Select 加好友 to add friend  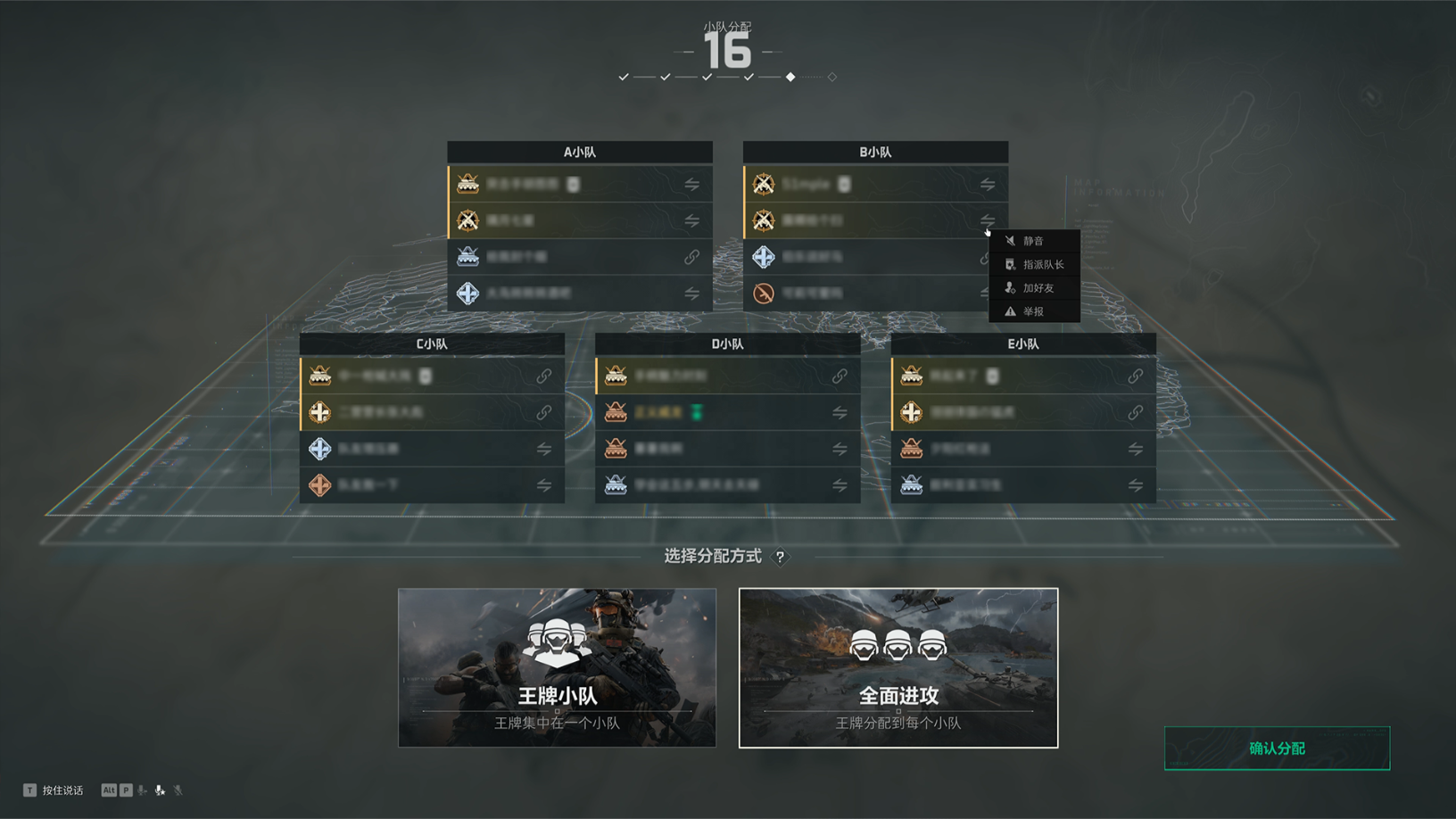pos(1038,288)
